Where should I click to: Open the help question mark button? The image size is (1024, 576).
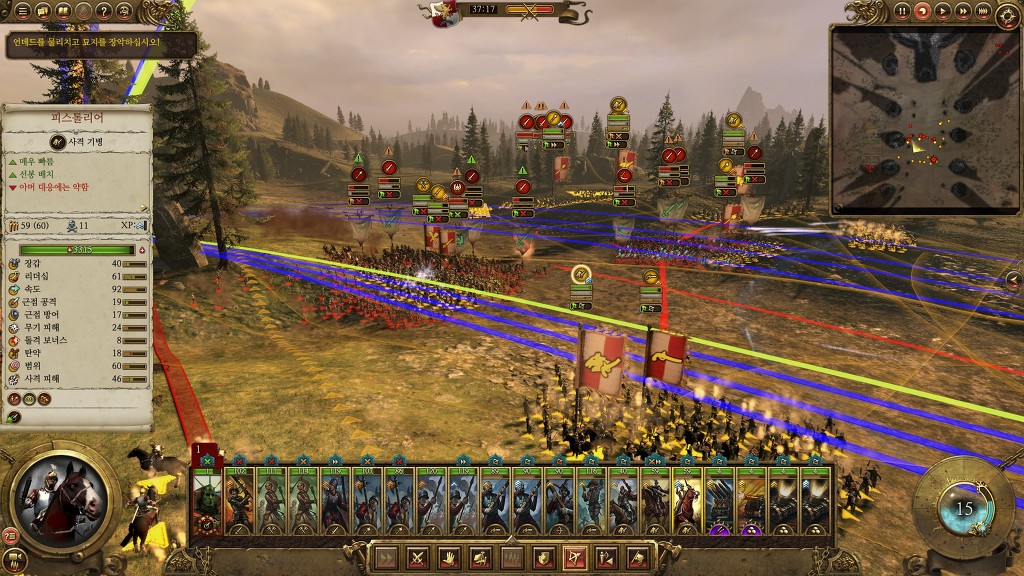pyautogui.click(x=105, y=11)
